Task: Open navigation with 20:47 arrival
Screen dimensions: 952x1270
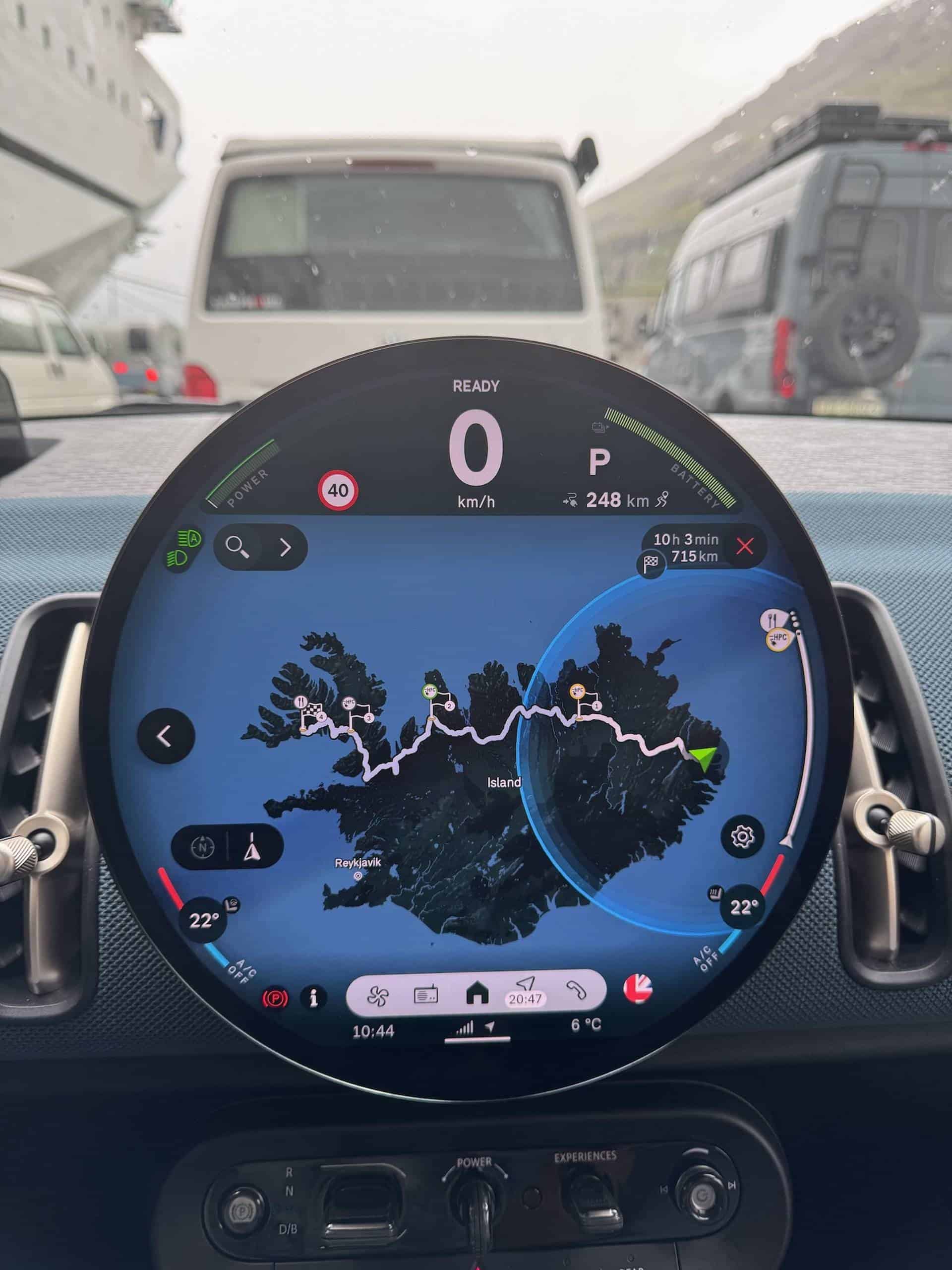Action: tap(526, 993)
